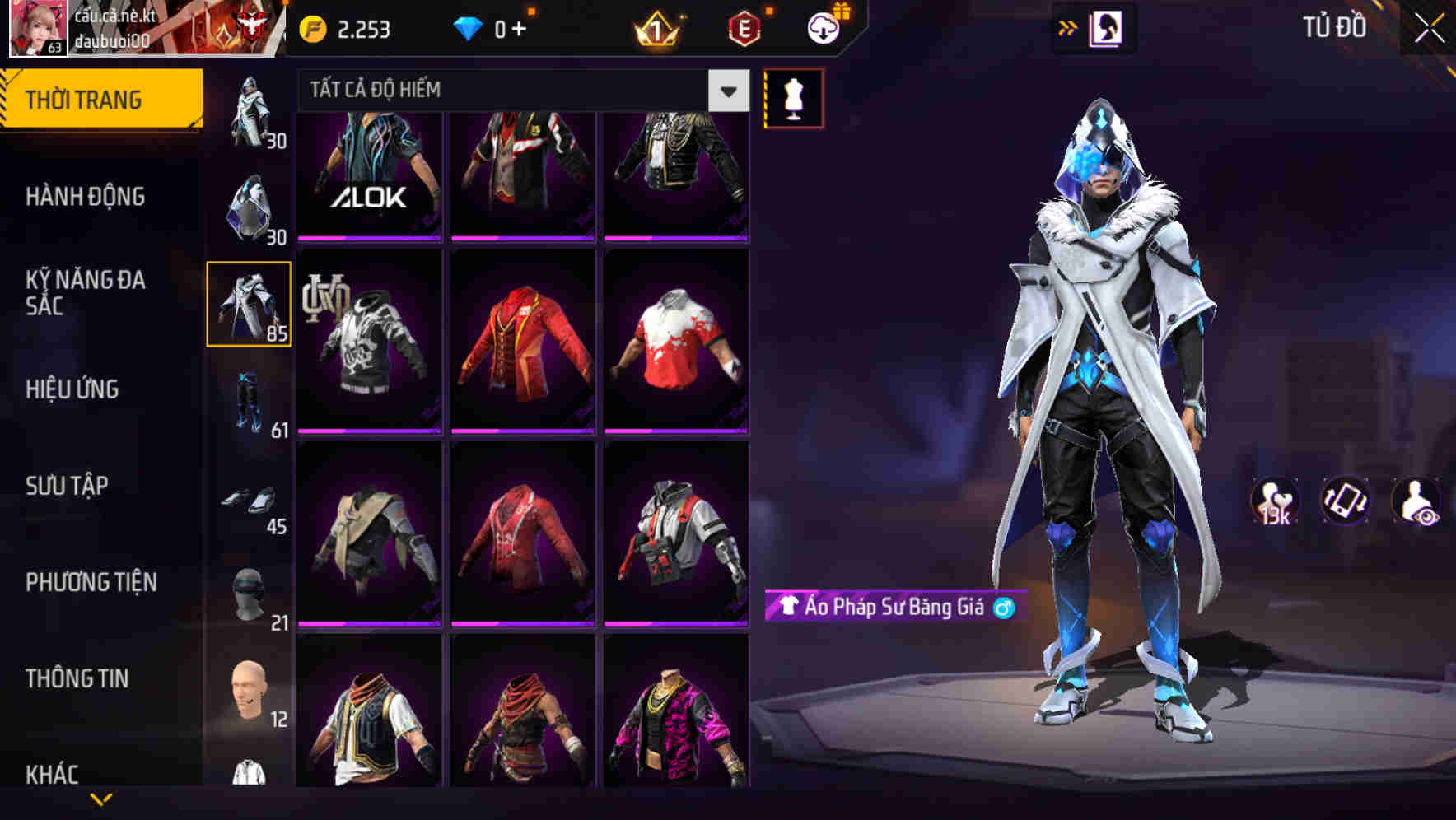Click the mannequin icon above the item grid
This screenshot has width=1456, height=820.
pos(793,97)
